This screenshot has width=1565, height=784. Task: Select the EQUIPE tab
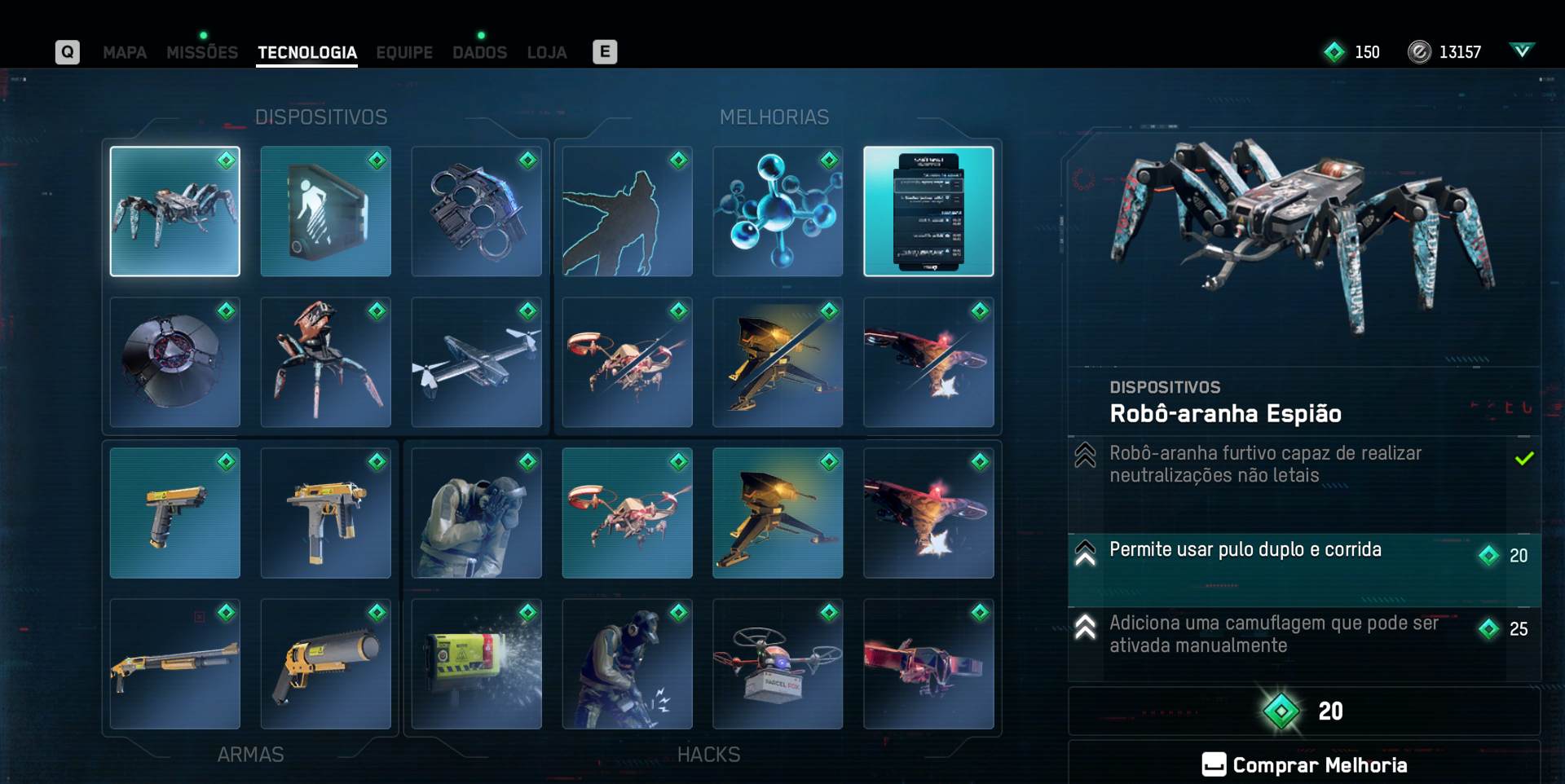404,53
